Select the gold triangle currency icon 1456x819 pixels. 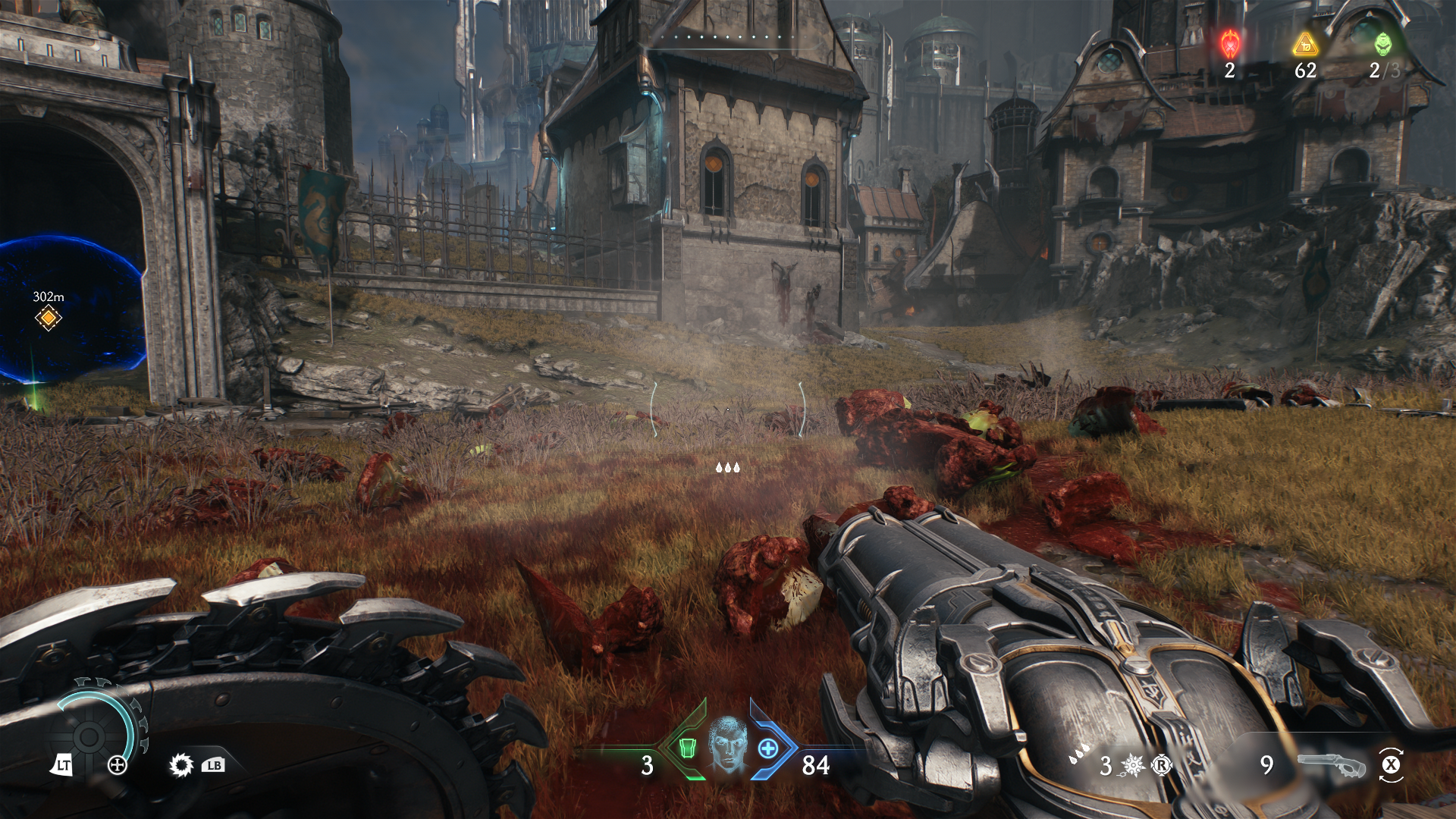pos(1305,45)
